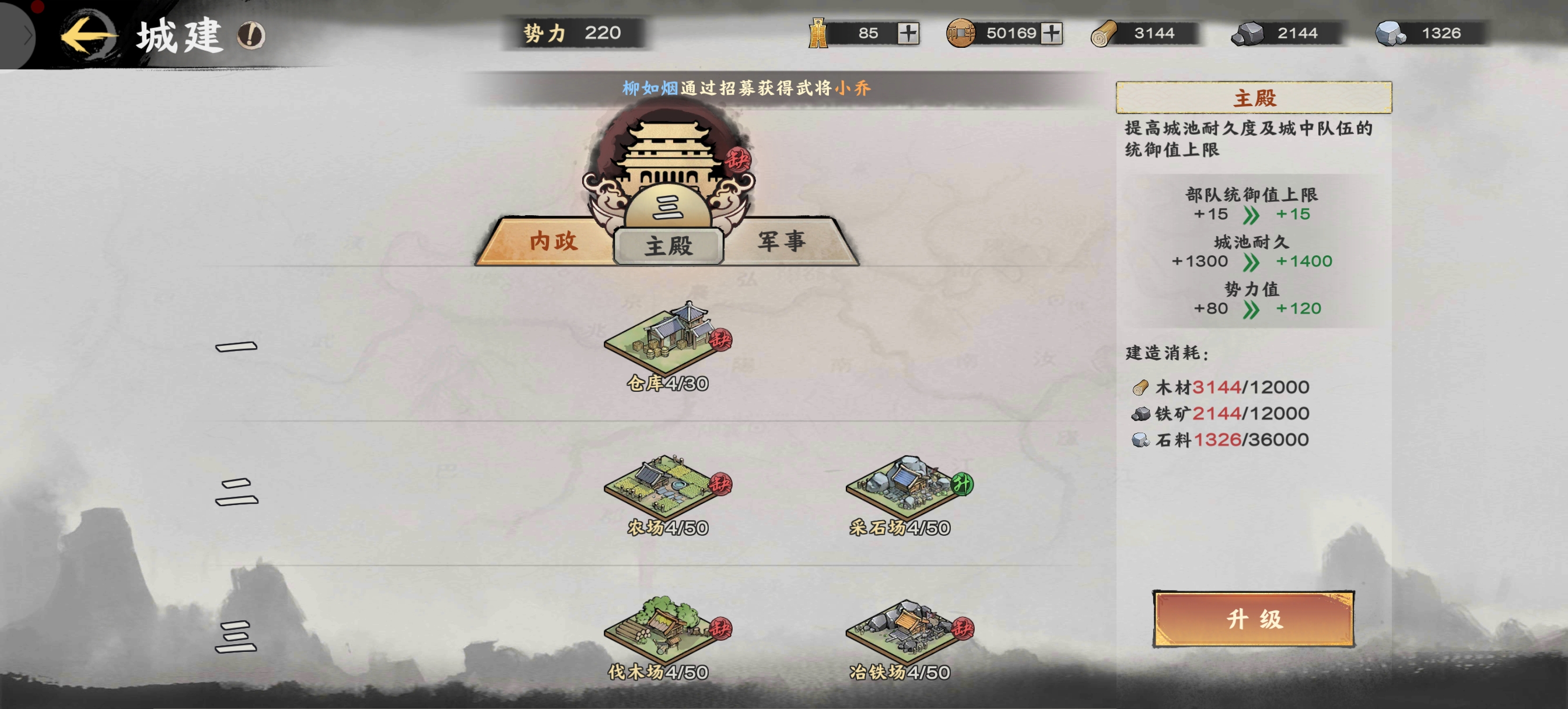This screenshot has width=1568, height=709.
Task: Open the 柳如烟 recruitment announcement banner
Action: (746, 88)
